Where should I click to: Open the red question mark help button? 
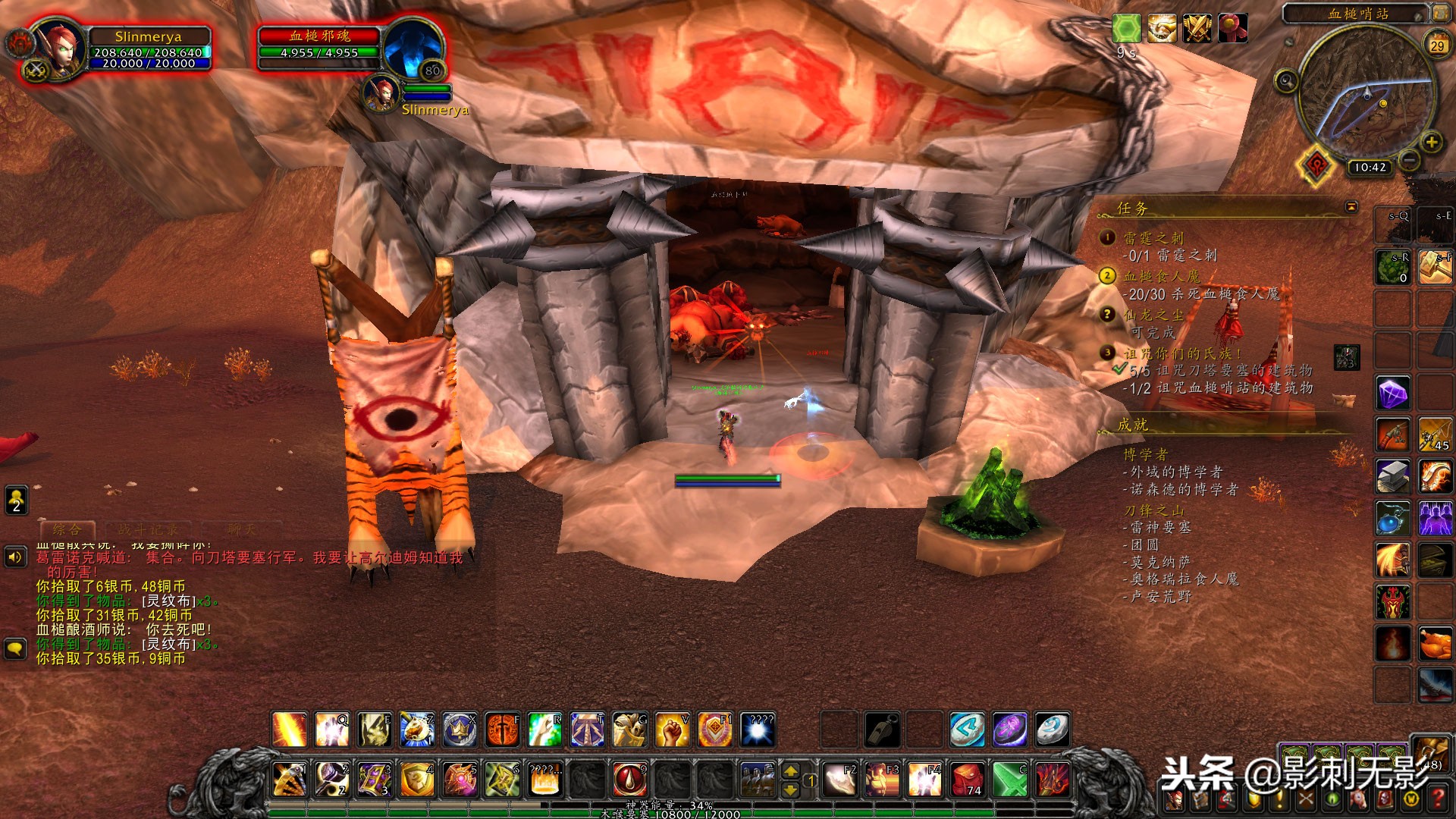coord(1438,798)
